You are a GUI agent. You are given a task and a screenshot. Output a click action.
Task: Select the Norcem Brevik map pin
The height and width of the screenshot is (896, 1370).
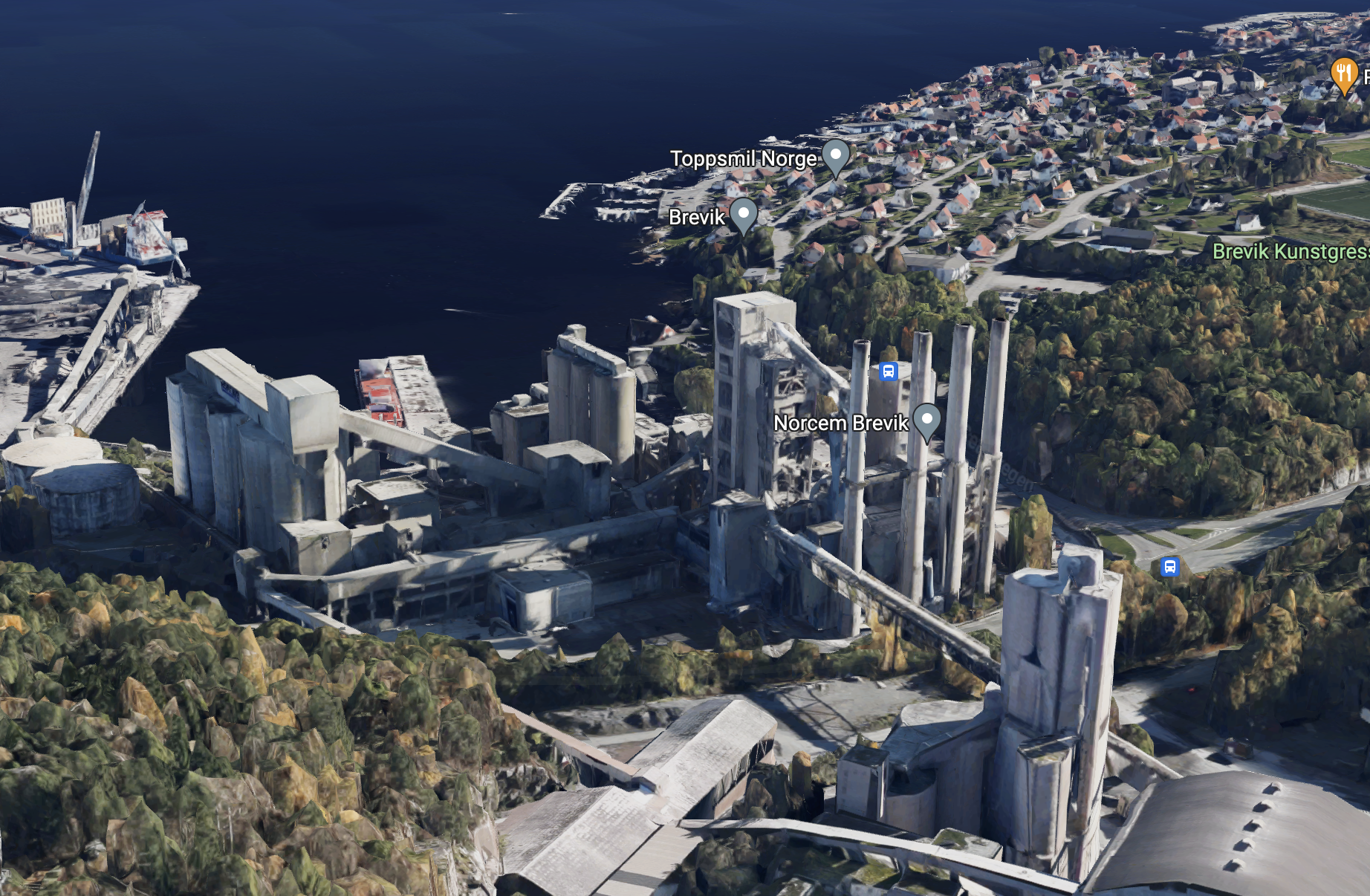tap(926, 421)
